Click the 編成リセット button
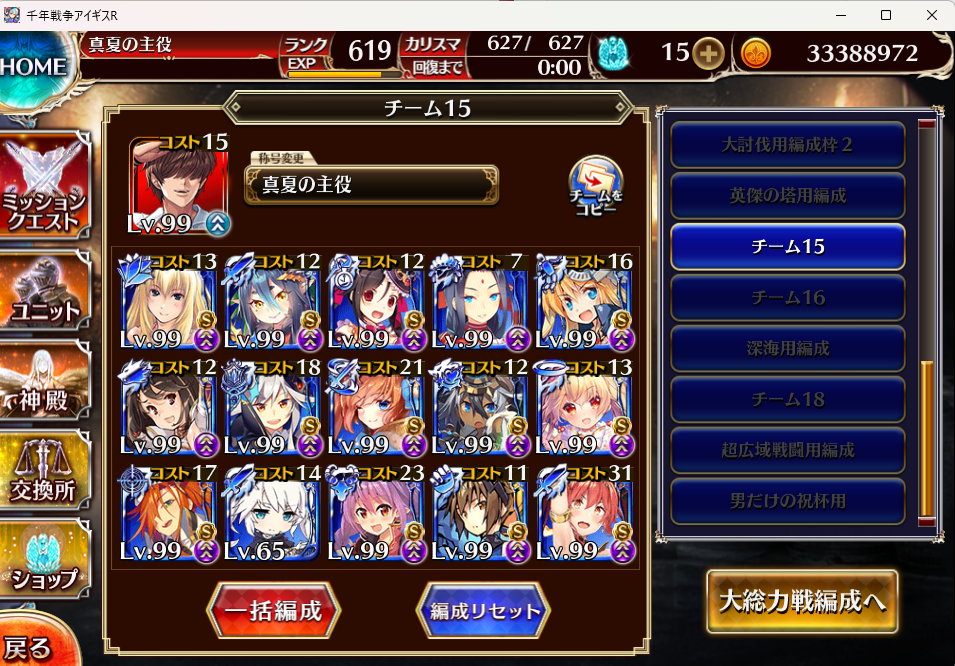The width and height of the screenshot is (955, 666). click(x=484, y=611)
